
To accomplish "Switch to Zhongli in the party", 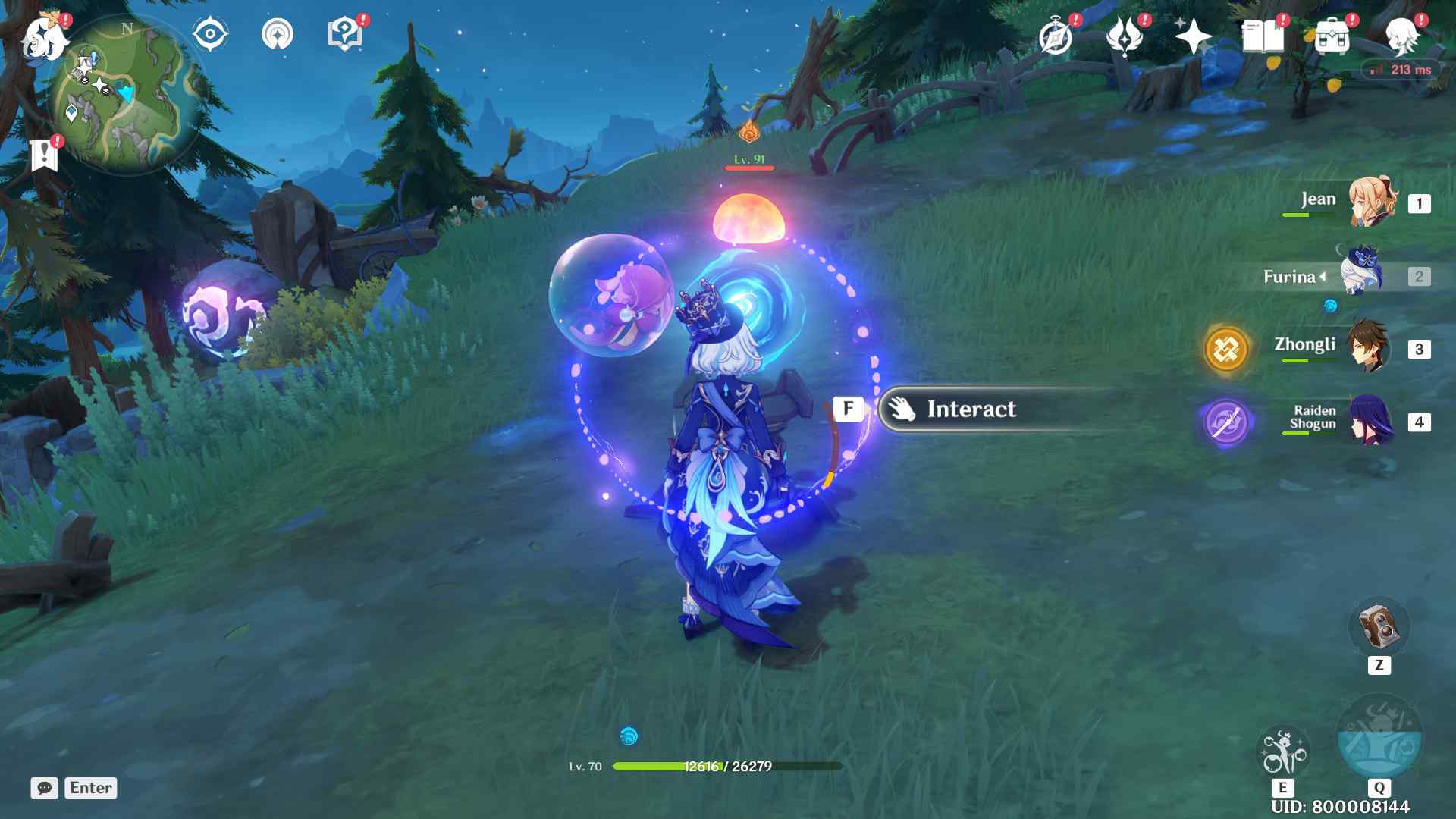I will click(1368, 348).
